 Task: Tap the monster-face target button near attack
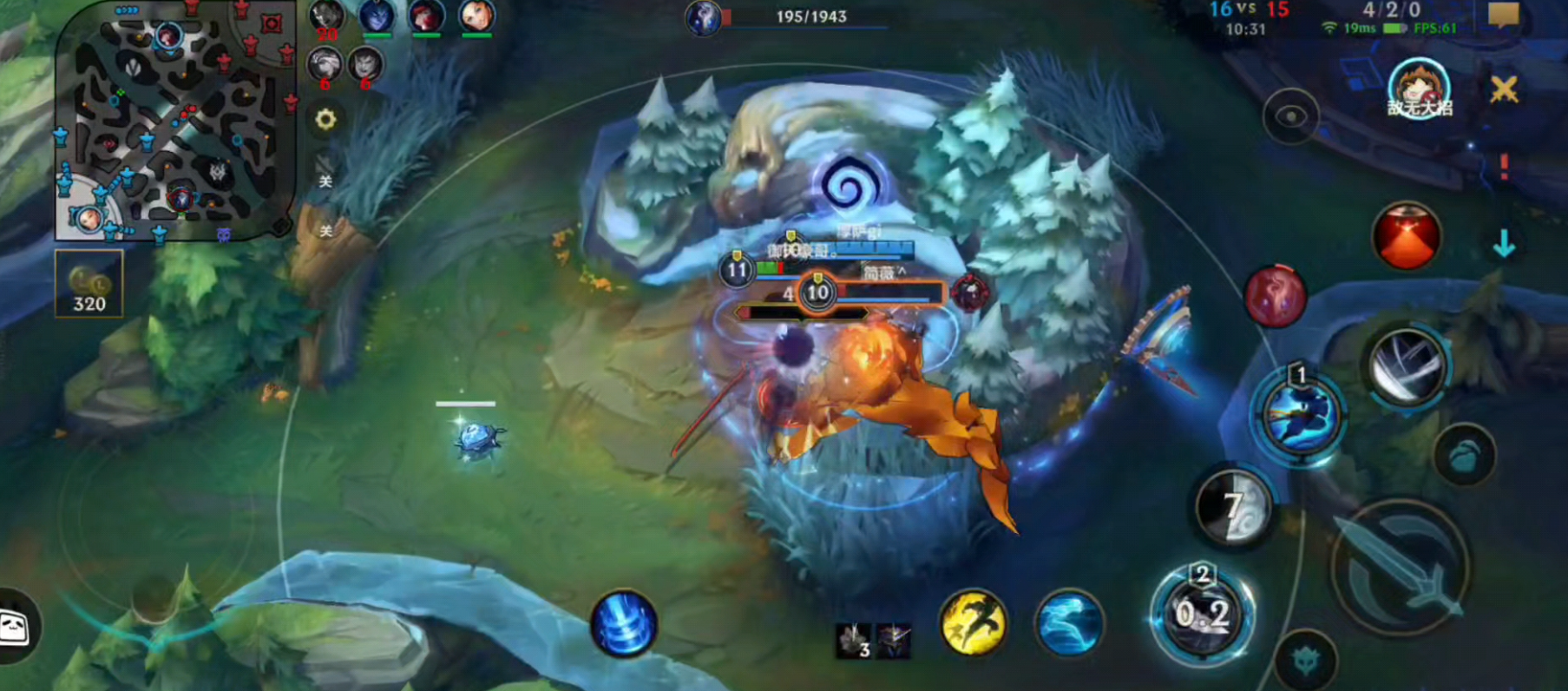click(x=1306, y=661)
